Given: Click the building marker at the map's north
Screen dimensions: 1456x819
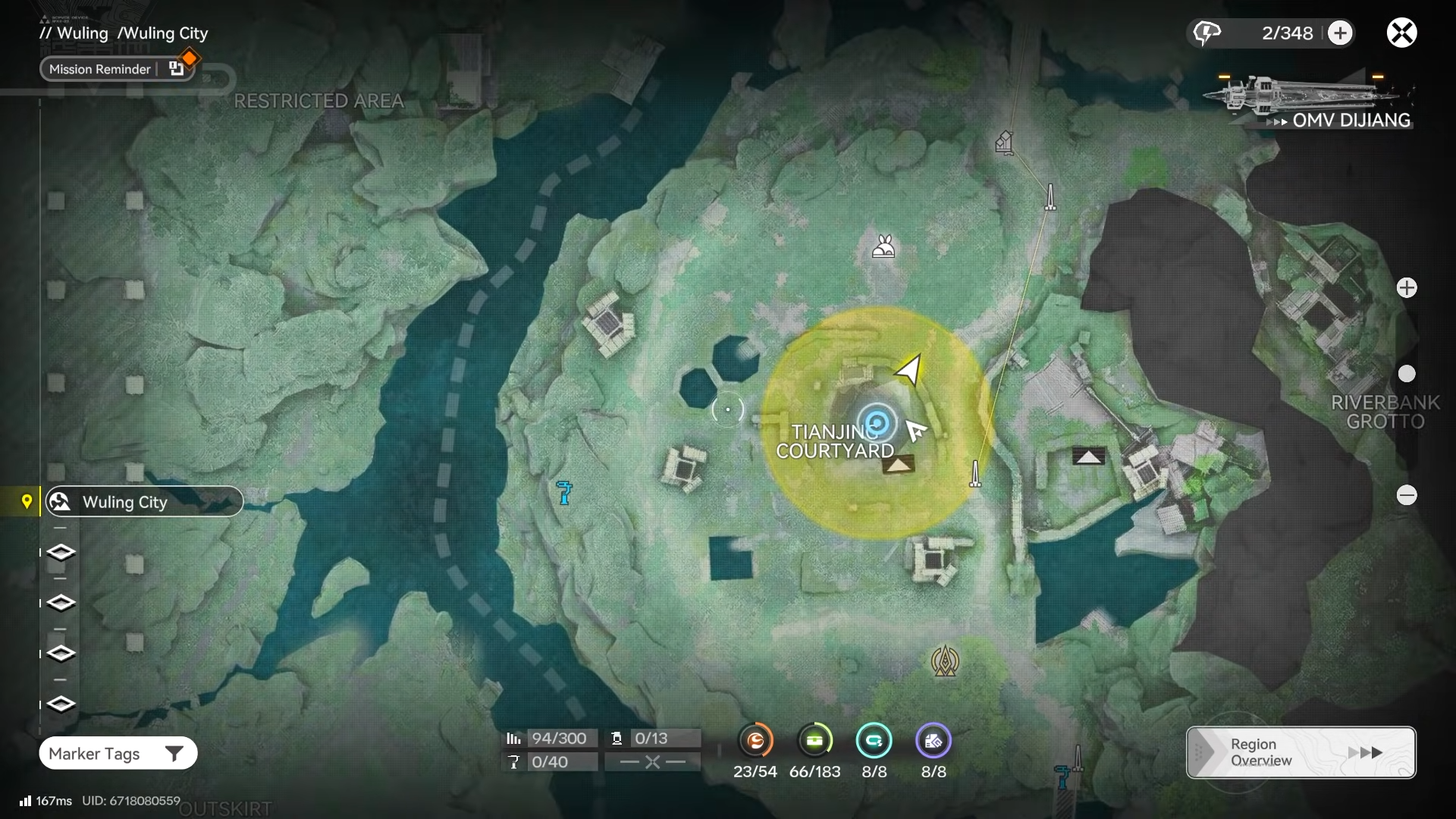Looking at the screenshot, I should [1004, 142].
